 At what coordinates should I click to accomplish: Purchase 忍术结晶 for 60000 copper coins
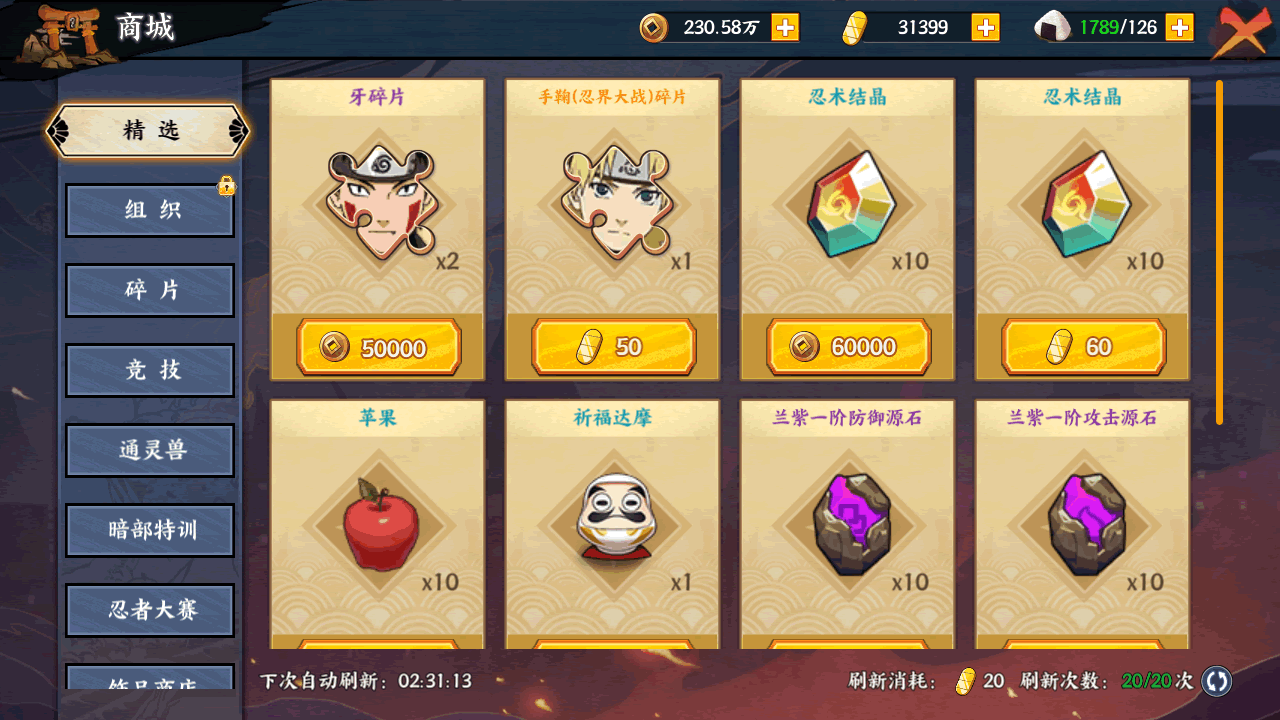tap(848, 347)
